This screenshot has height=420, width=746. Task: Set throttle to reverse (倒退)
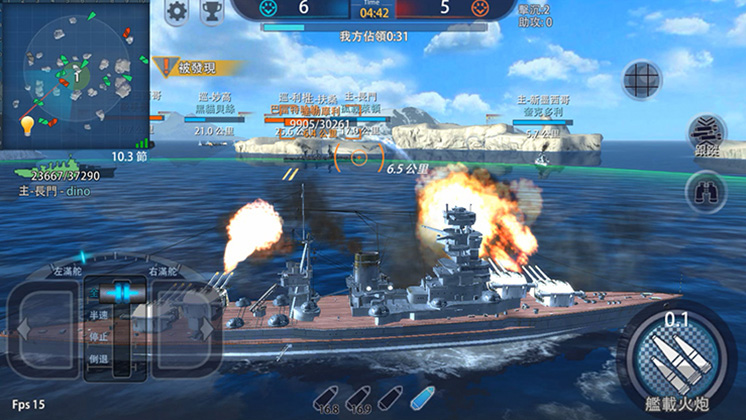pos(99,358)
